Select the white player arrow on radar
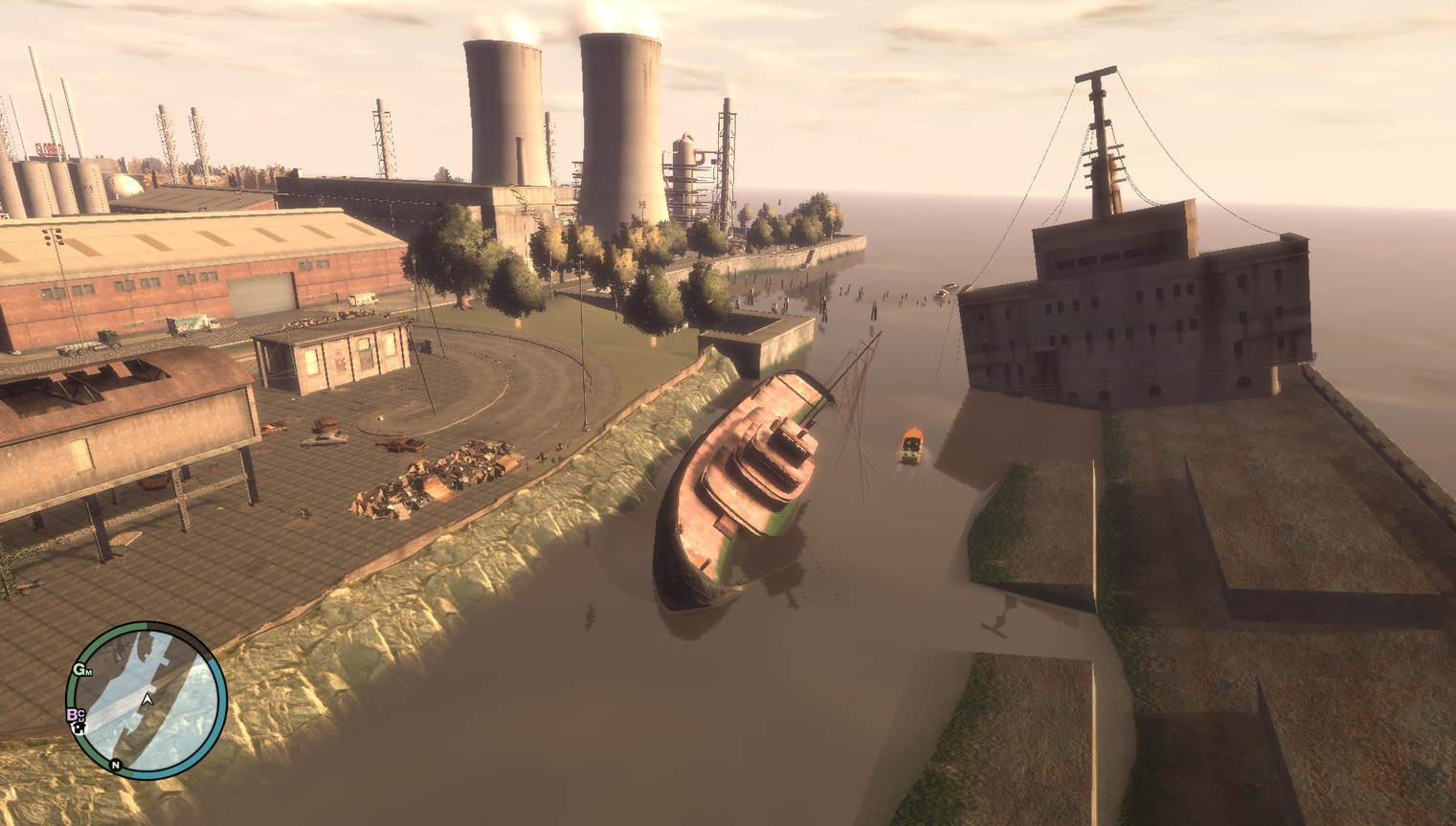This screenshot has width=1456, height=826. point(147,701)
